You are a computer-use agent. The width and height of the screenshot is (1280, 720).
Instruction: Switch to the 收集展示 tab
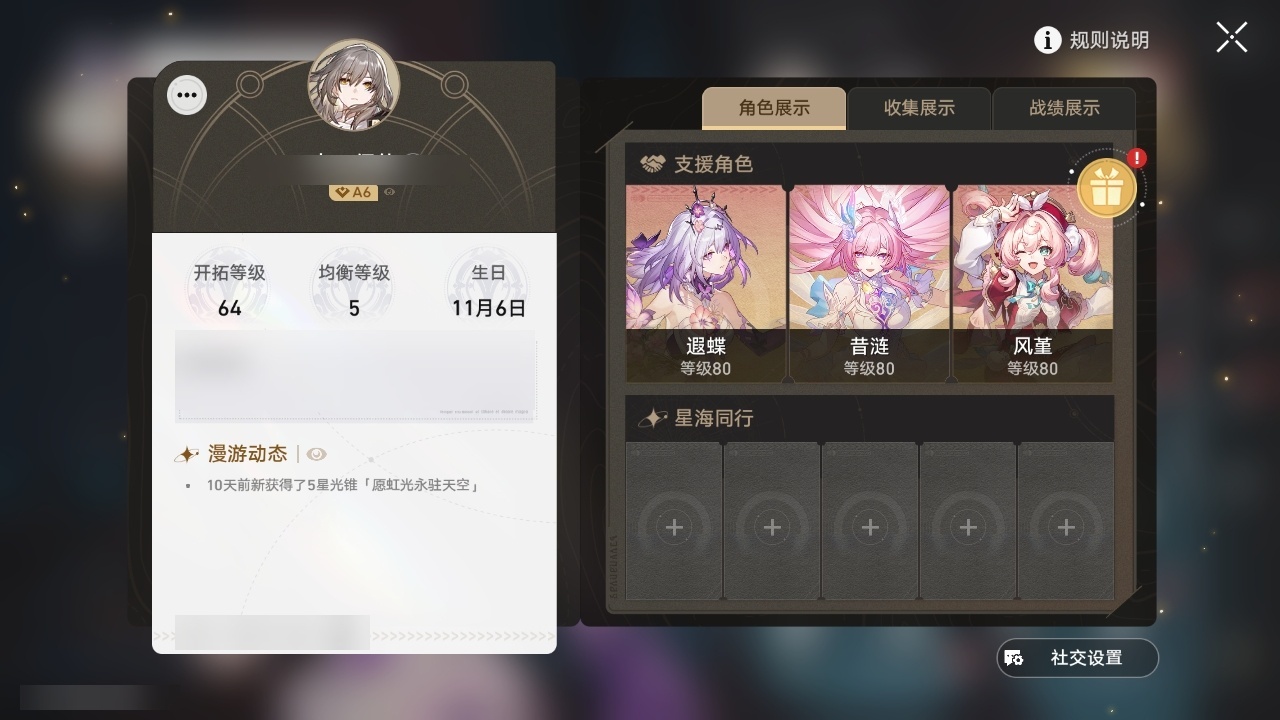pyautogui.click(x=919, y=108)
